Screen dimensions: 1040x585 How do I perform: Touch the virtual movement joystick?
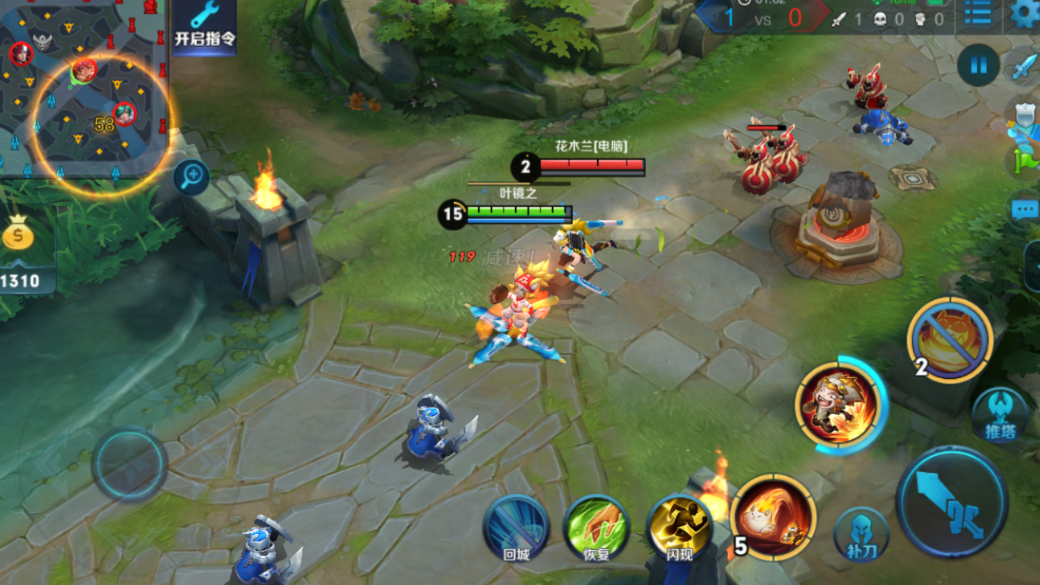(130, 465)
